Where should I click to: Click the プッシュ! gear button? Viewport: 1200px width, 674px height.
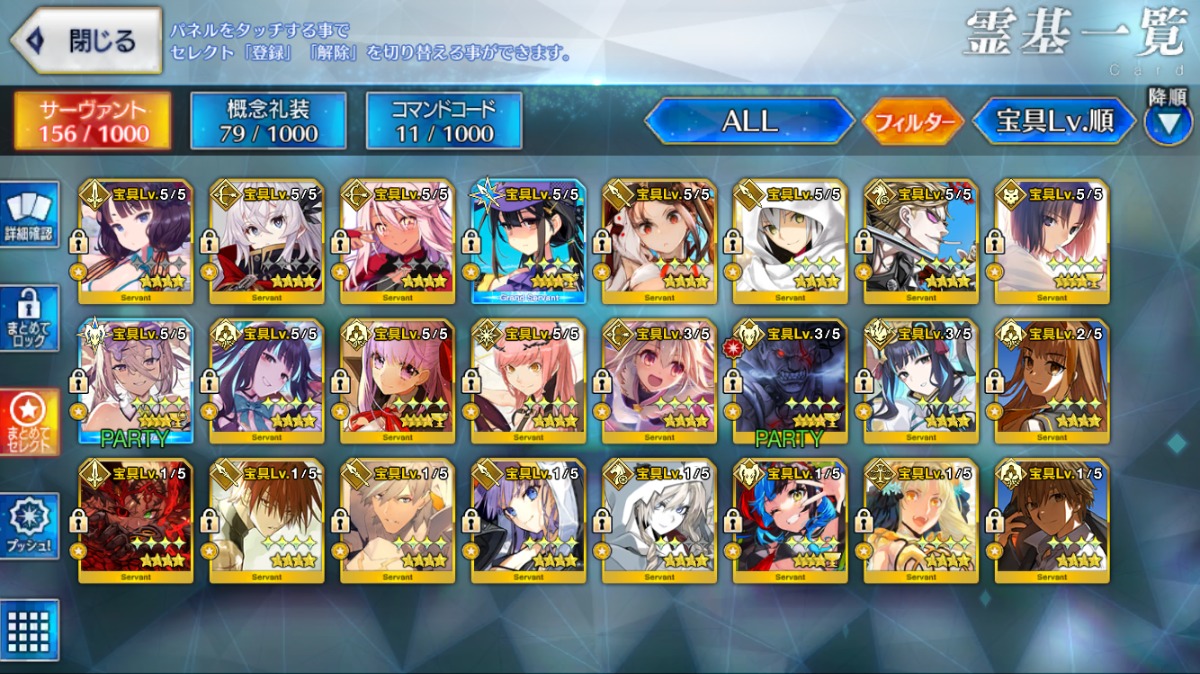click(x=29, y=526)
